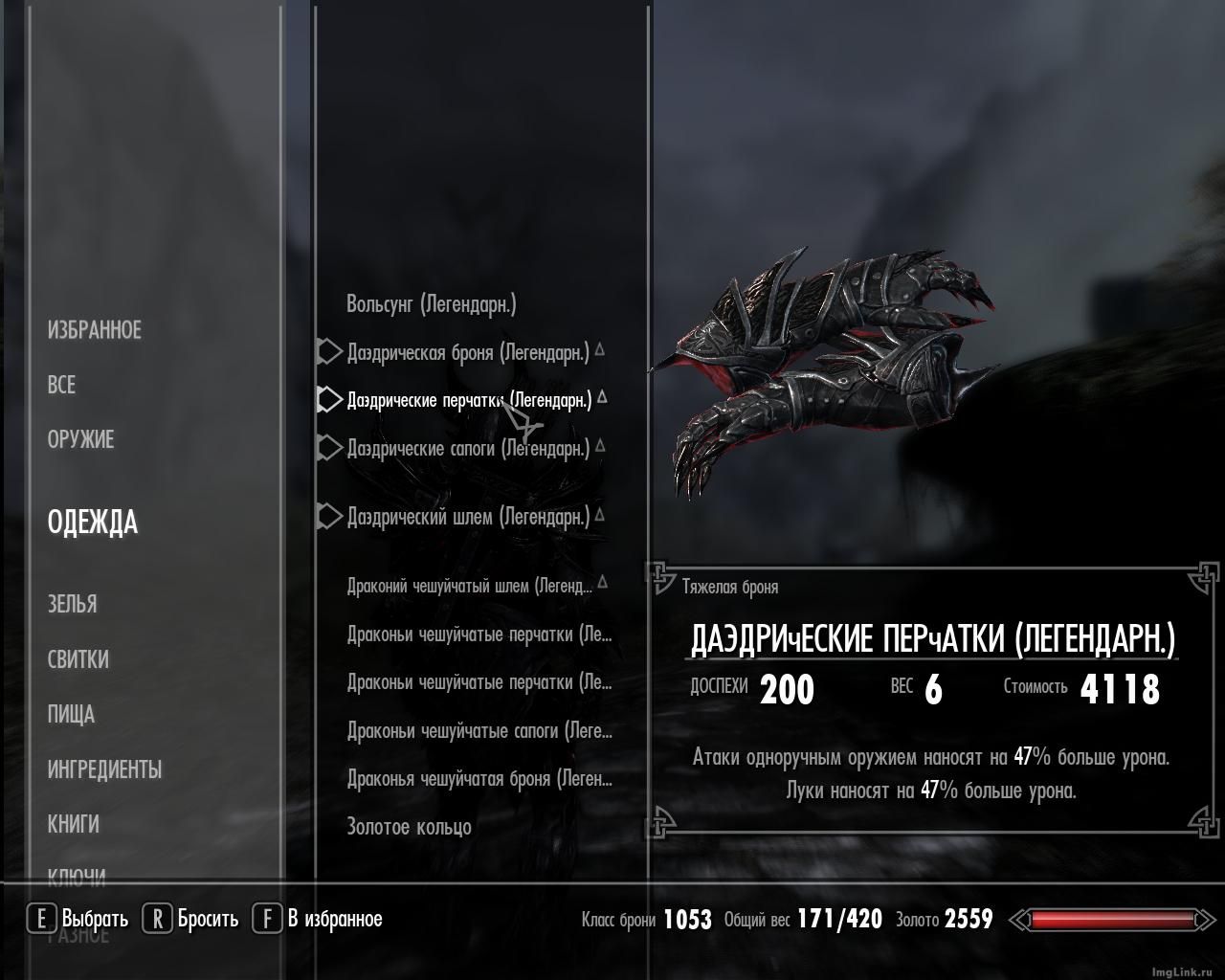Choose Даэдрическая броня (Легендарн.) in the list
Screen dimensions: 1225x980
coord(468,353)
